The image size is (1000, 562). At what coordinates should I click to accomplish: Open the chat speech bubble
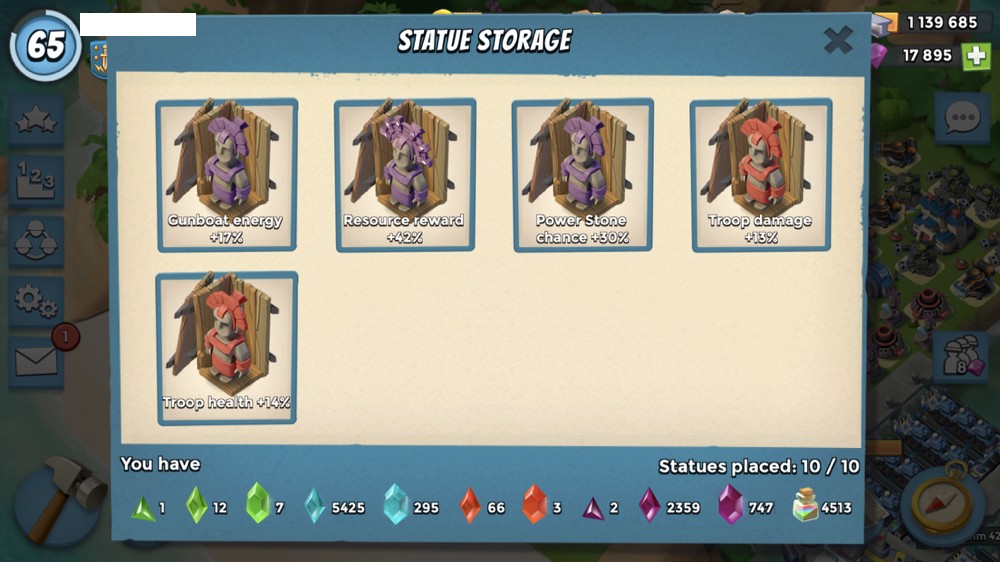[961, 119]
